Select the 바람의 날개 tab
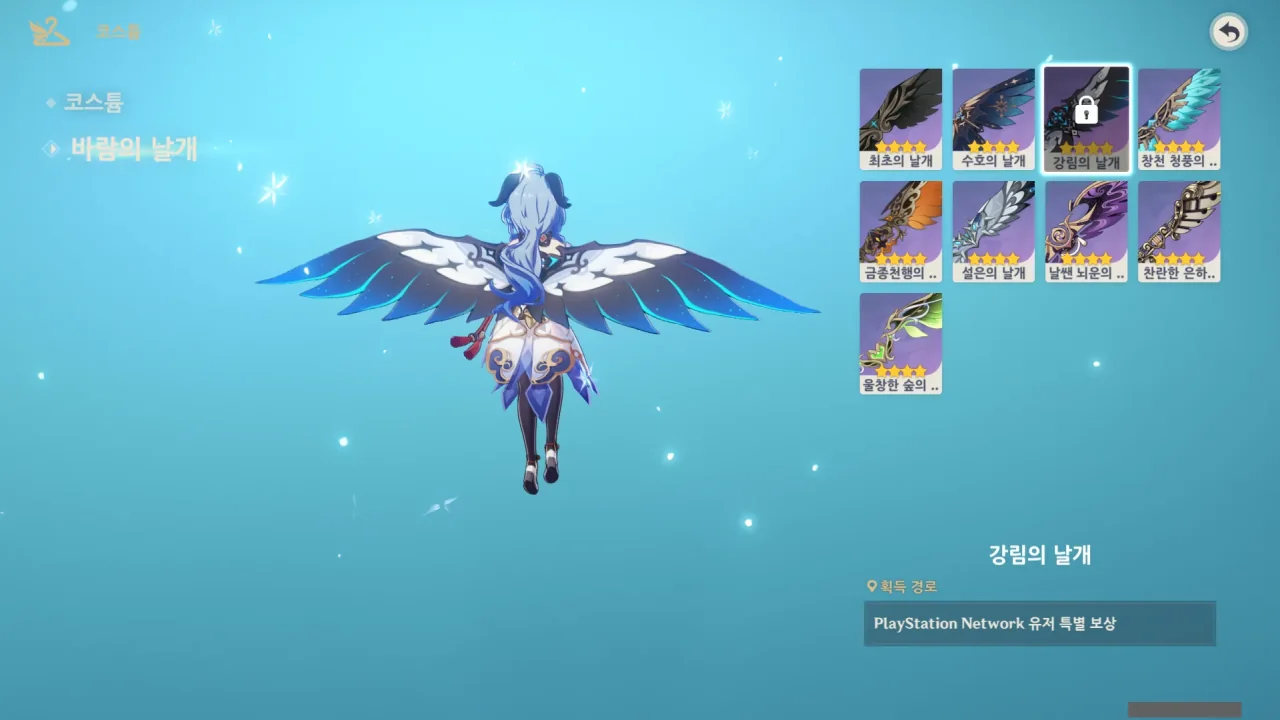Viewport: 1280px width, 720px height. [133, 149]
